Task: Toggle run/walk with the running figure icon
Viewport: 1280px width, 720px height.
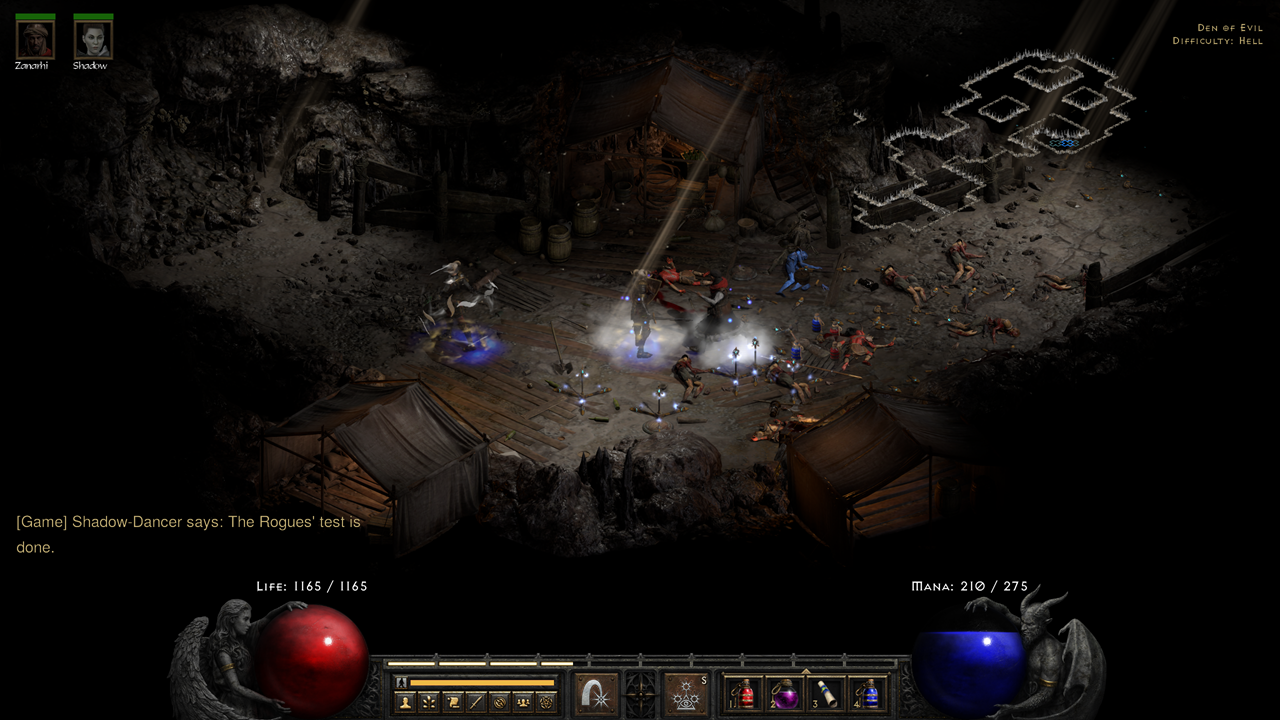Action: click(x=399, y=681)
